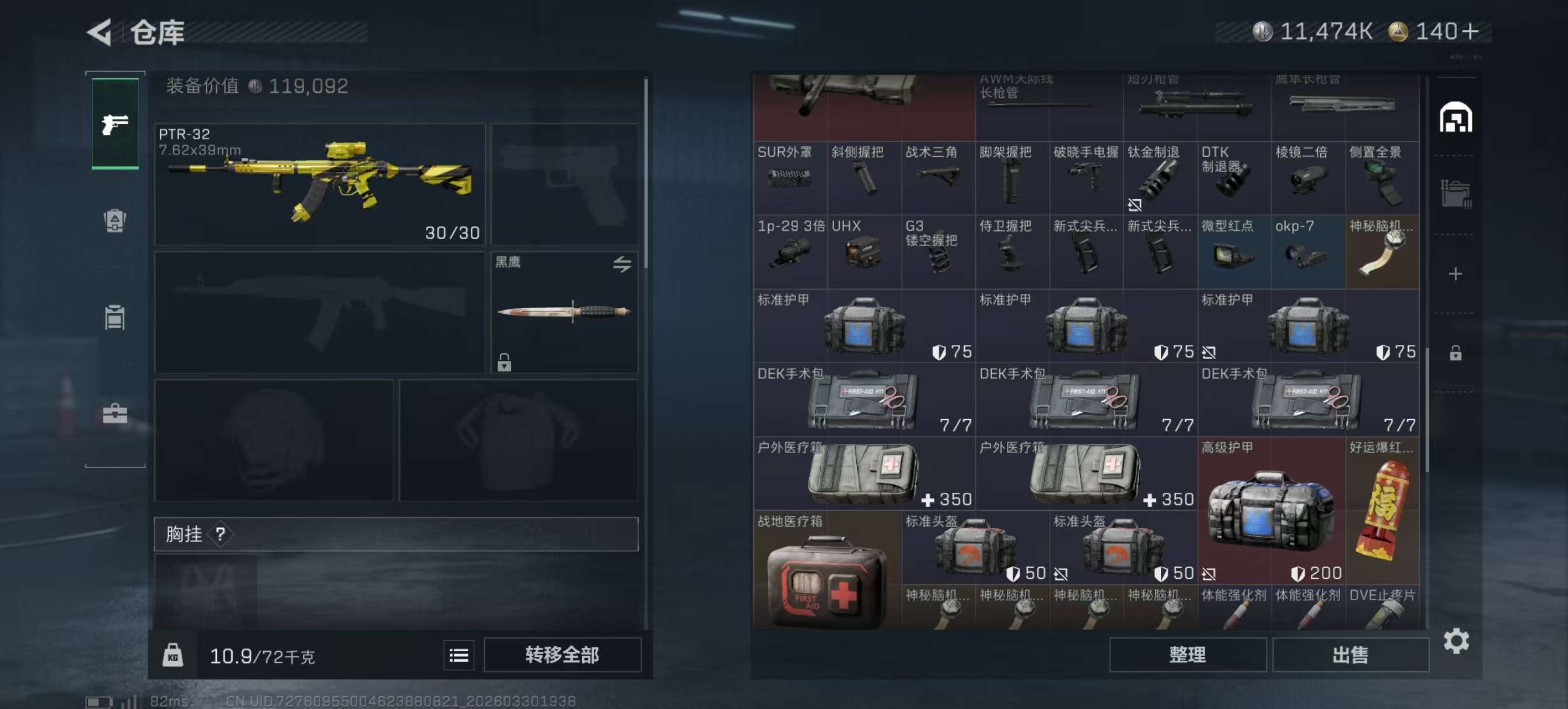Choose the 好运爆红 firecracker item

tap(1382, 510)
